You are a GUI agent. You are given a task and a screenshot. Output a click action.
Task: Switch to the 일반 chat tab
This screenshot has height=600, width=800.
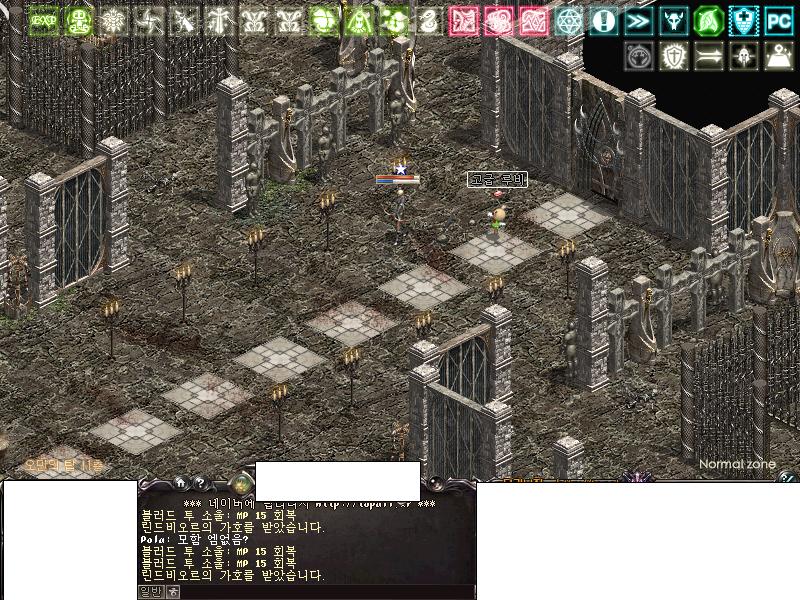click(x=149, y=591)
